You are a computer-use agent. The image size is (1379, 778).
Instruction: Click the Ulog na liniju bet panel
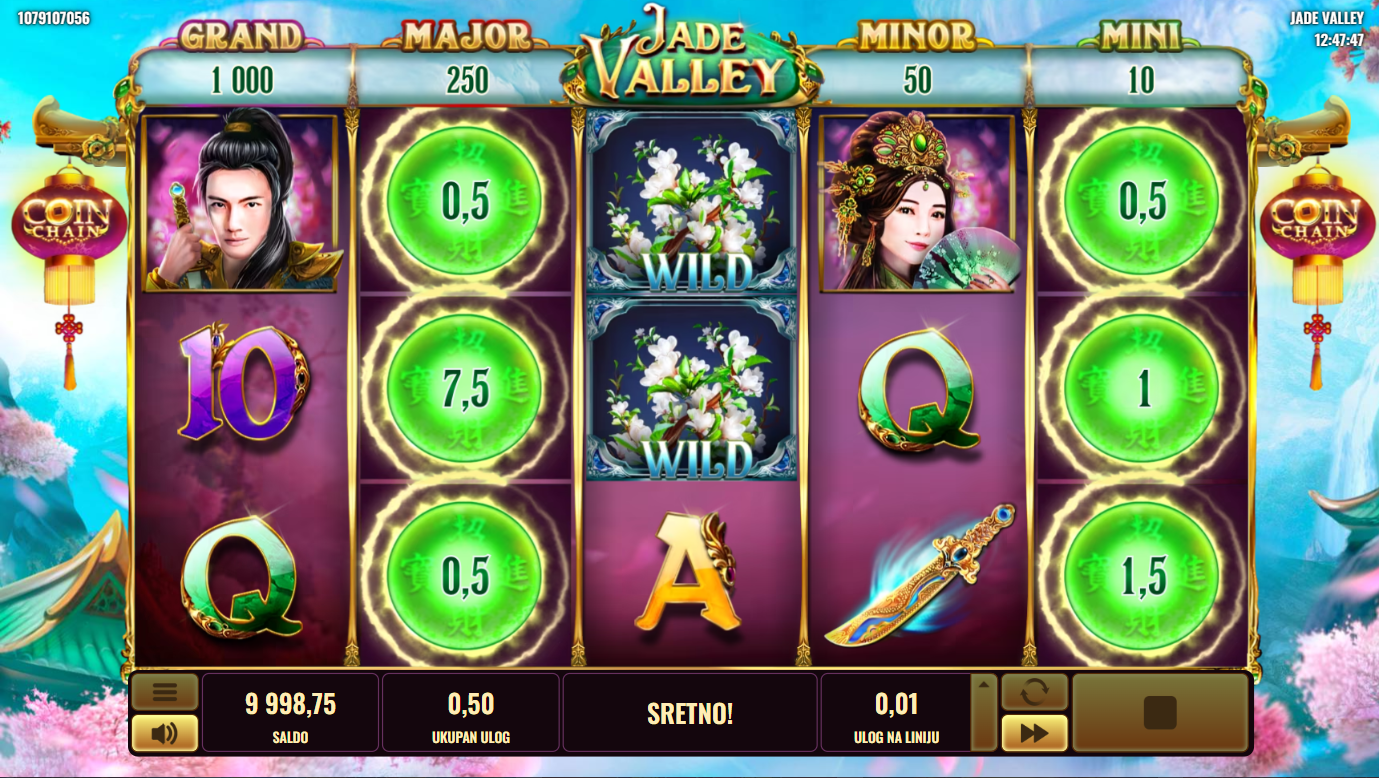tap(896, 712)
